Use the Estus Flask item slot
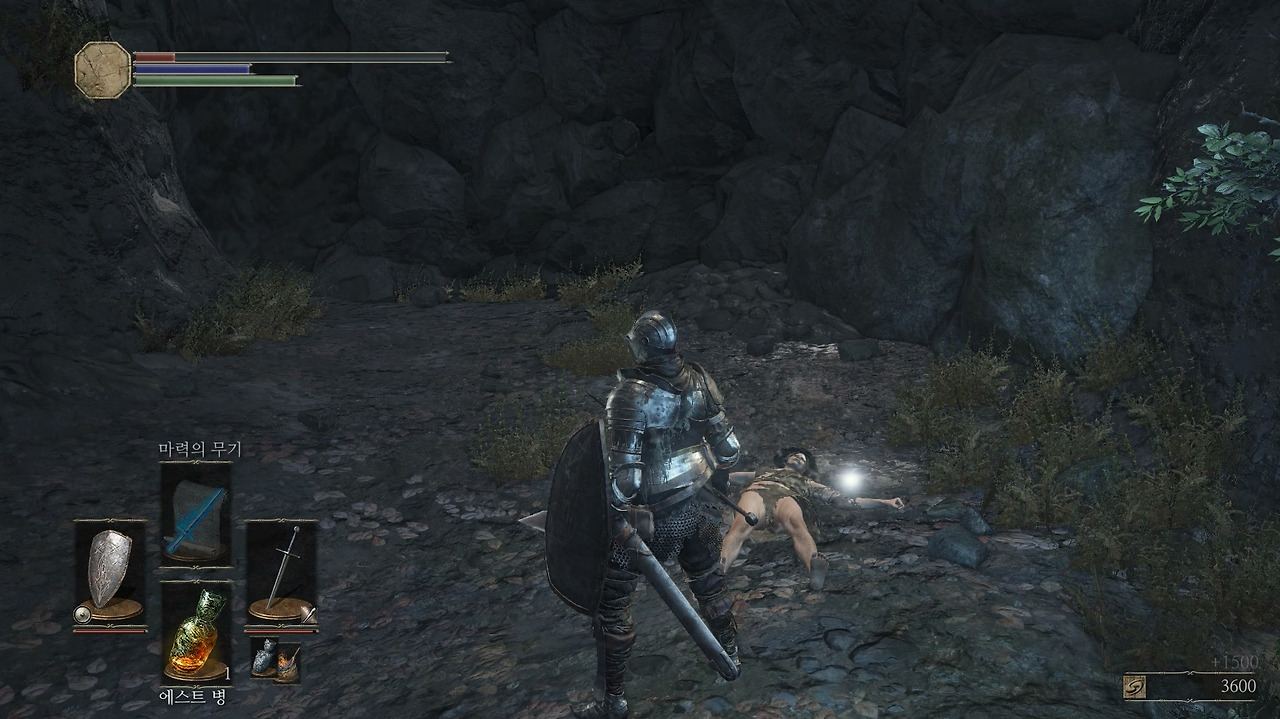 pyautogui.click(x=196, y=632)
